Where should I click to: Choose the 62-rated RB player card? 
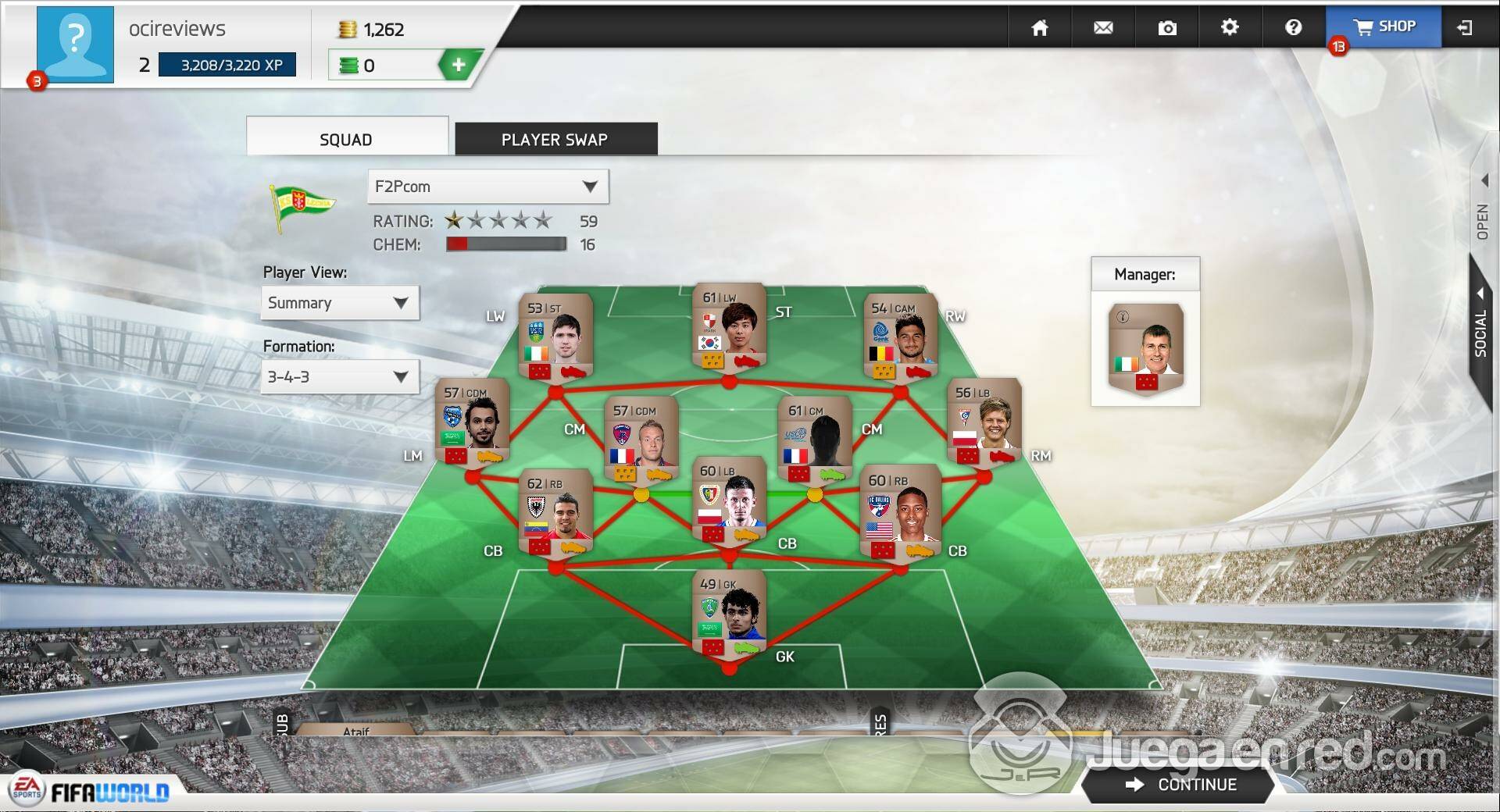click(x=555, y=514)
